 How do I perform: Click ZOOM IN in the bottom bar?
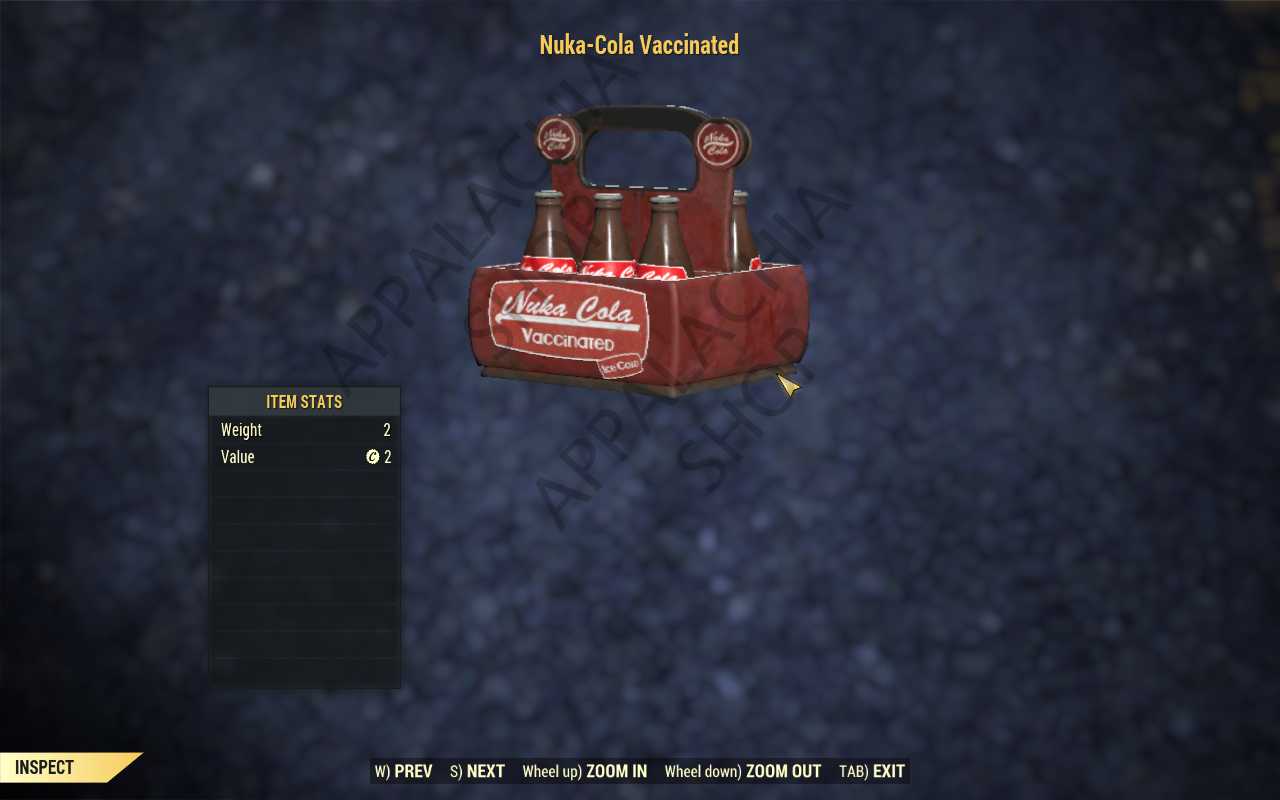(x=585, y=771)
